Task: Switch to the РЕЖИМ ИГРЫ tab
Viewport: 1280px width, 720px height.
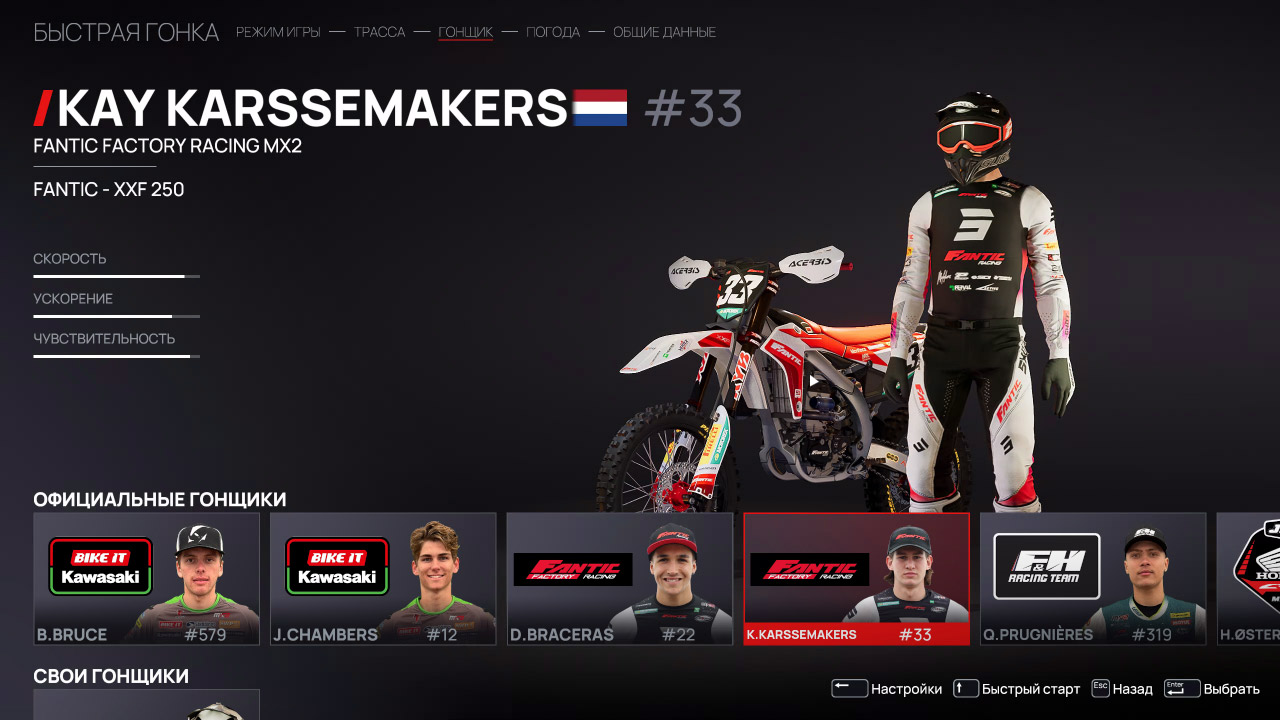Action: 277,32
